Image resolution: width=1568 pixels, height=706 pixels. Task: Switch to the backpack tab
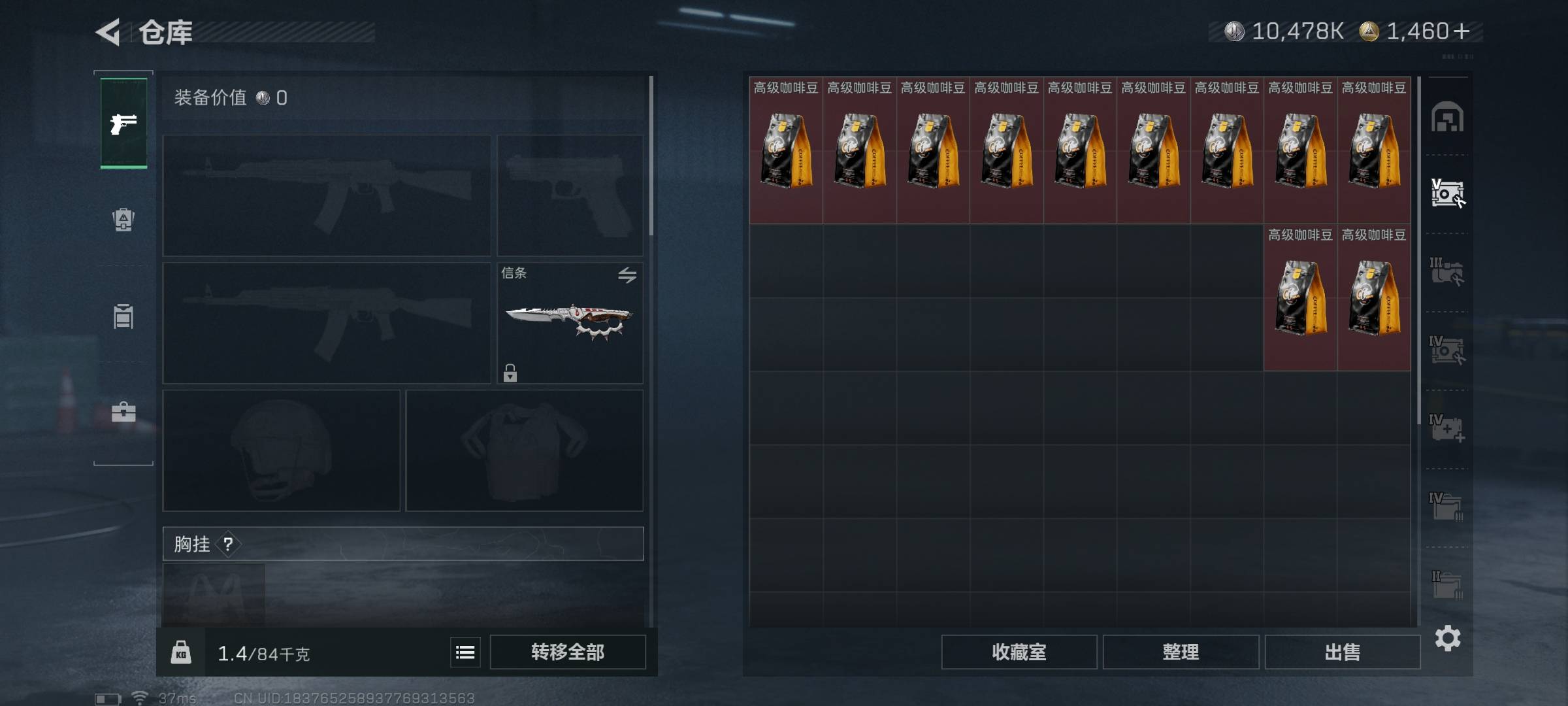point(123,220)
